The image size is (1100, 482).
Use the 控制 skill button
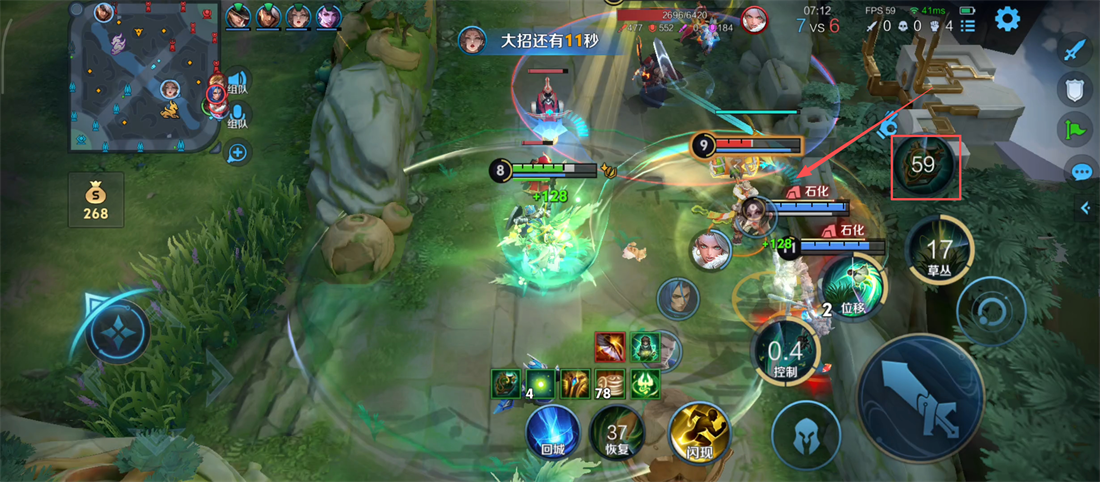click(x=785, y=352)
